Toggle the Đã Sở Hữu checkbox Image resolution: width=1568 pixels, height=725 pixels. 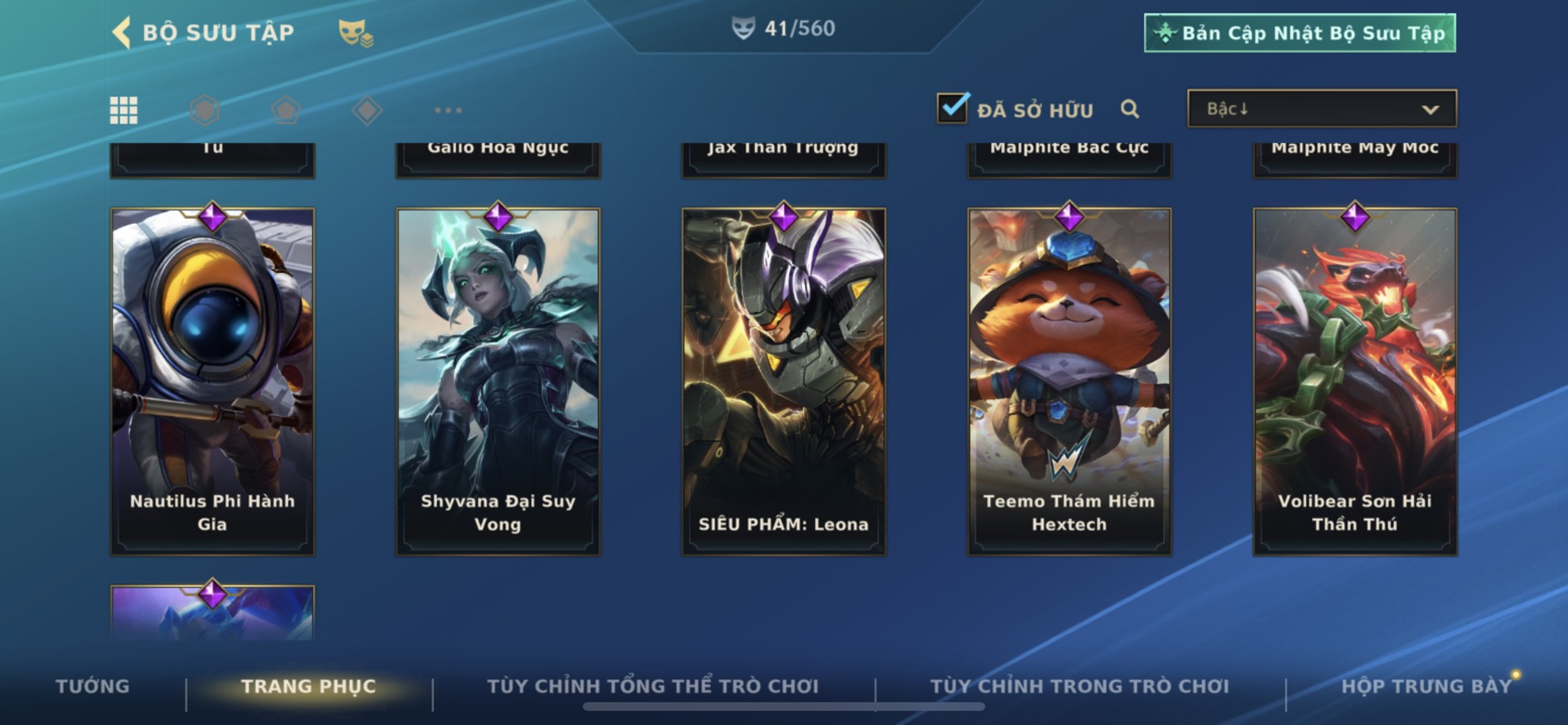952,108
